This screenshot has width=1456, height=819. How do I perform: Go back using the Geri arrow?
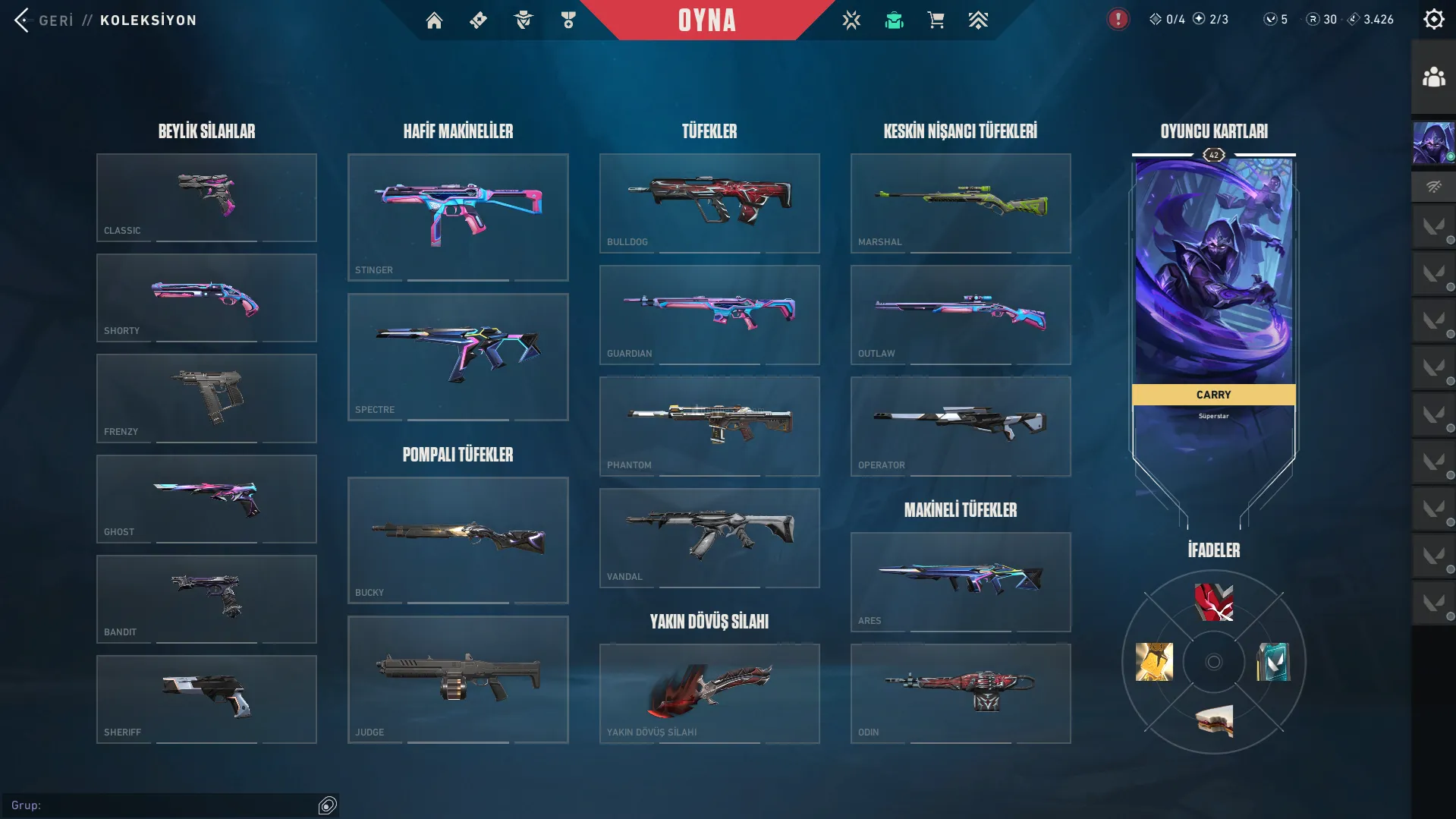coord(23,20)
